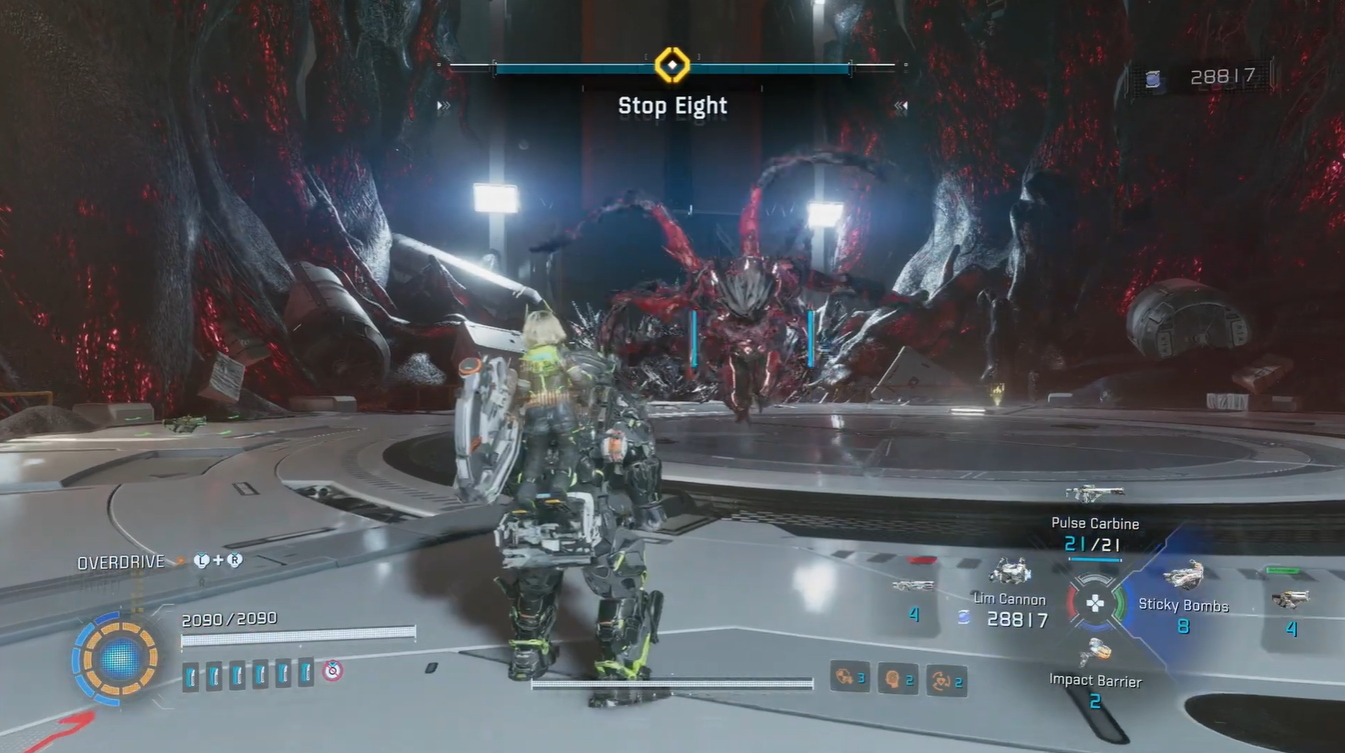Select the far-right yellow gun slot
Screen dimensions: 1345x753
coord(1290,599)
